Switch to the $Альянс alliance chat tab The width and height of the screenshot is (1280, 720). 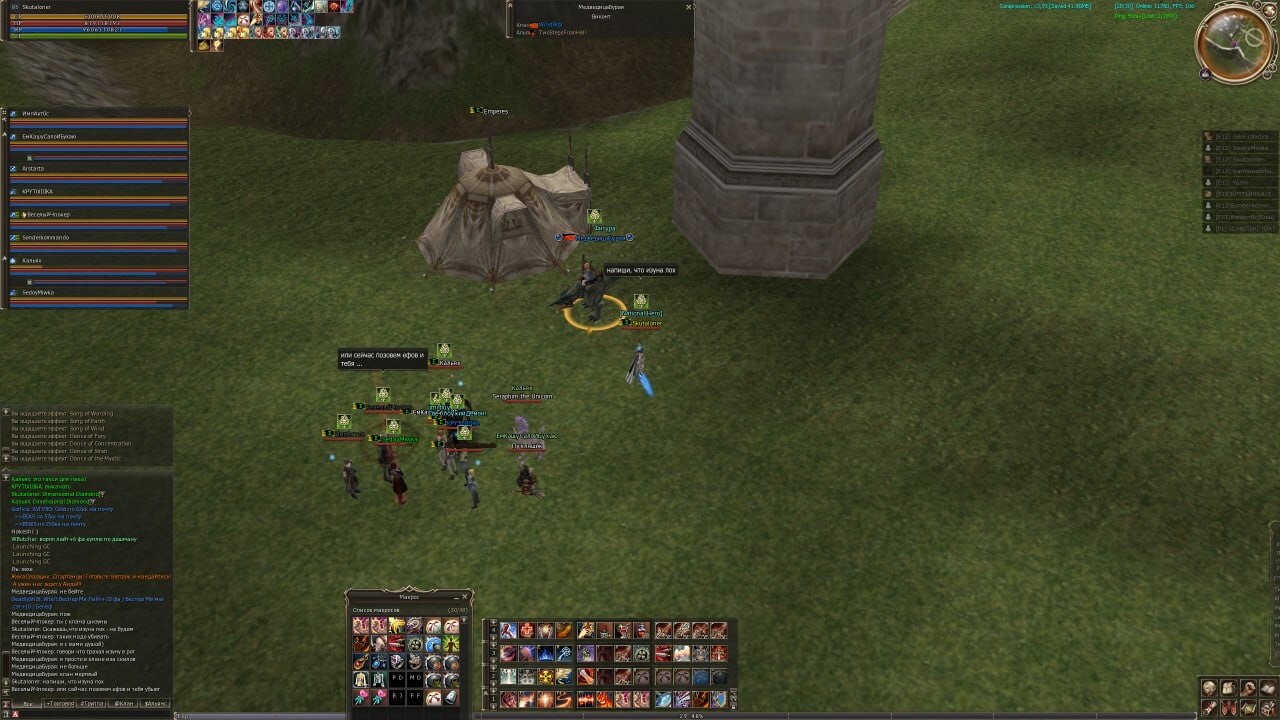[x=156, y=704]
